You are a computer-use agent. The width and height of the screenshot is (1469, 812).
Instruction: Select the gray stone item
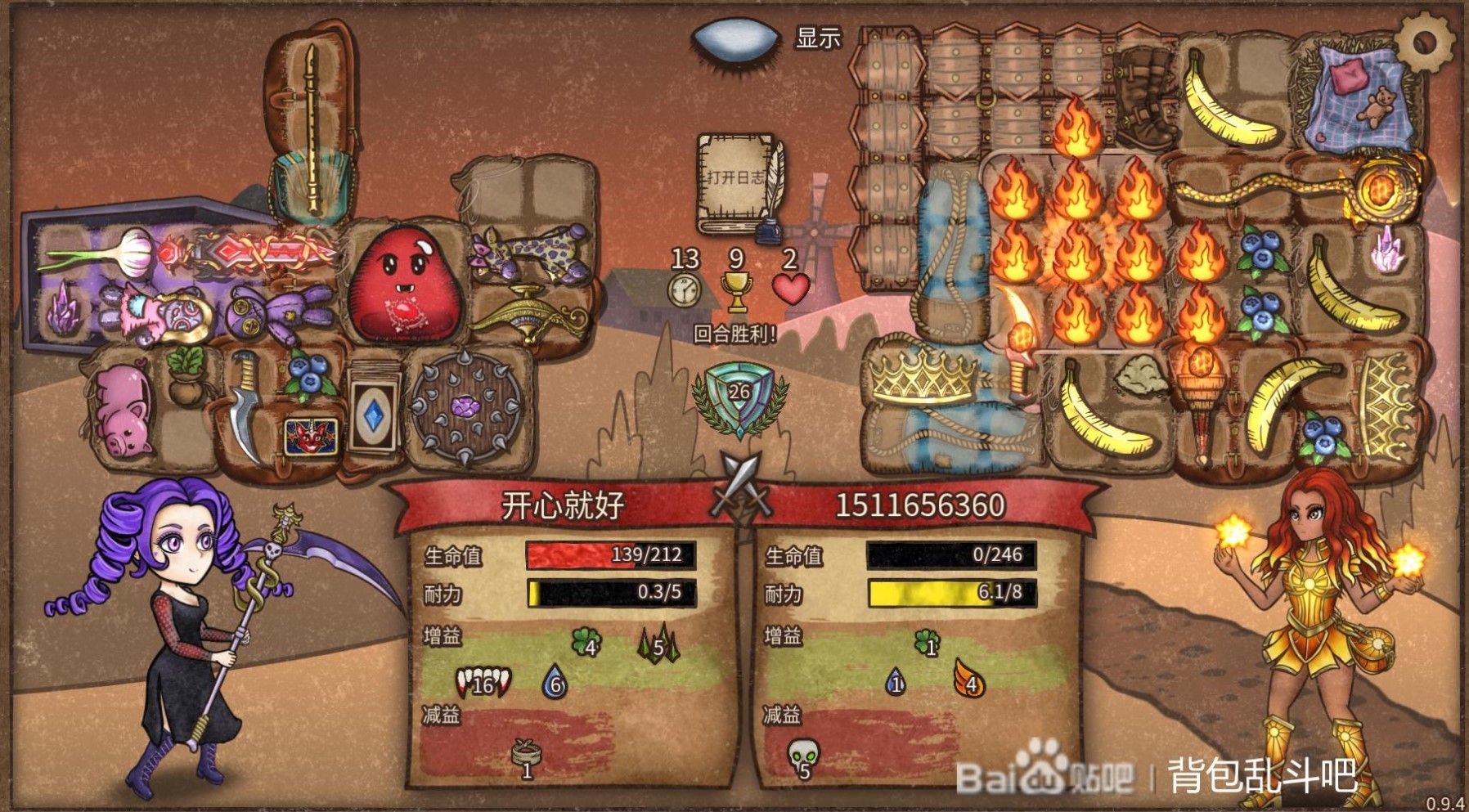1143,376
